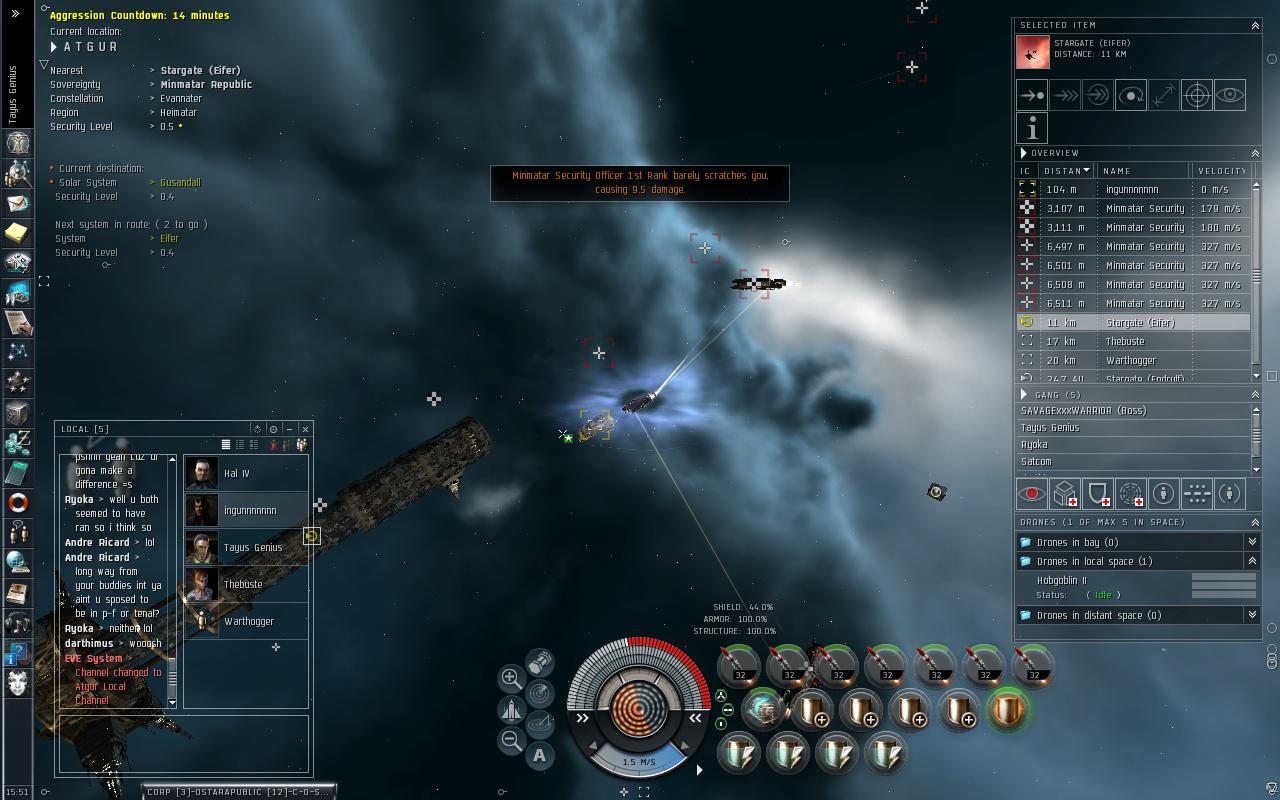The width and height of the screenshot is (1280, 800).
Task: Collapse the Drones in local space group
Action: tap(1251, 561)
